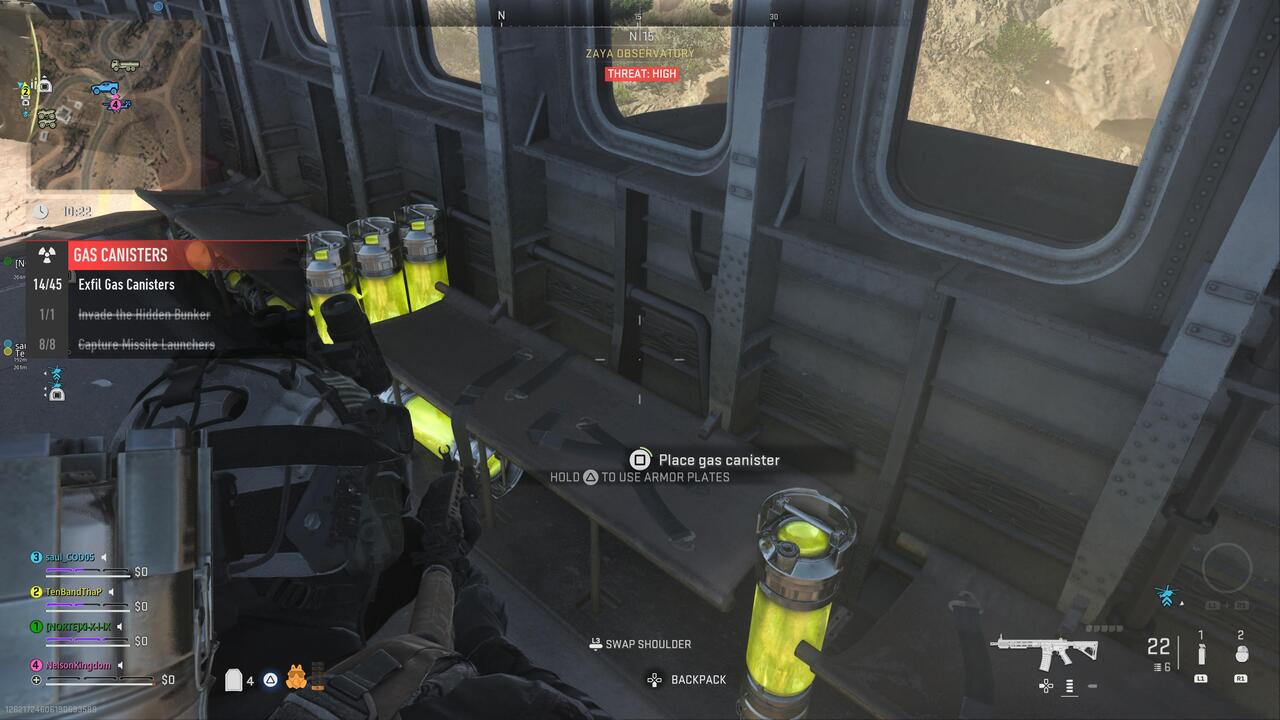
Task: Click the blue exfil helicopter icon above the ammo counter
Action: 1166,596
